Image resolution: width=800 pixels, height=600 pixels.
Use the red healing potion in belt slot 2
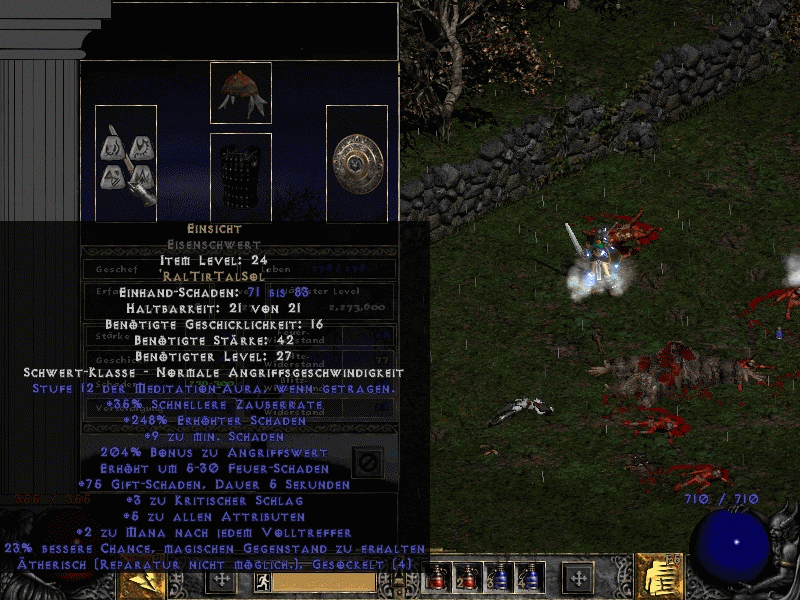click(x=466, y=578)
